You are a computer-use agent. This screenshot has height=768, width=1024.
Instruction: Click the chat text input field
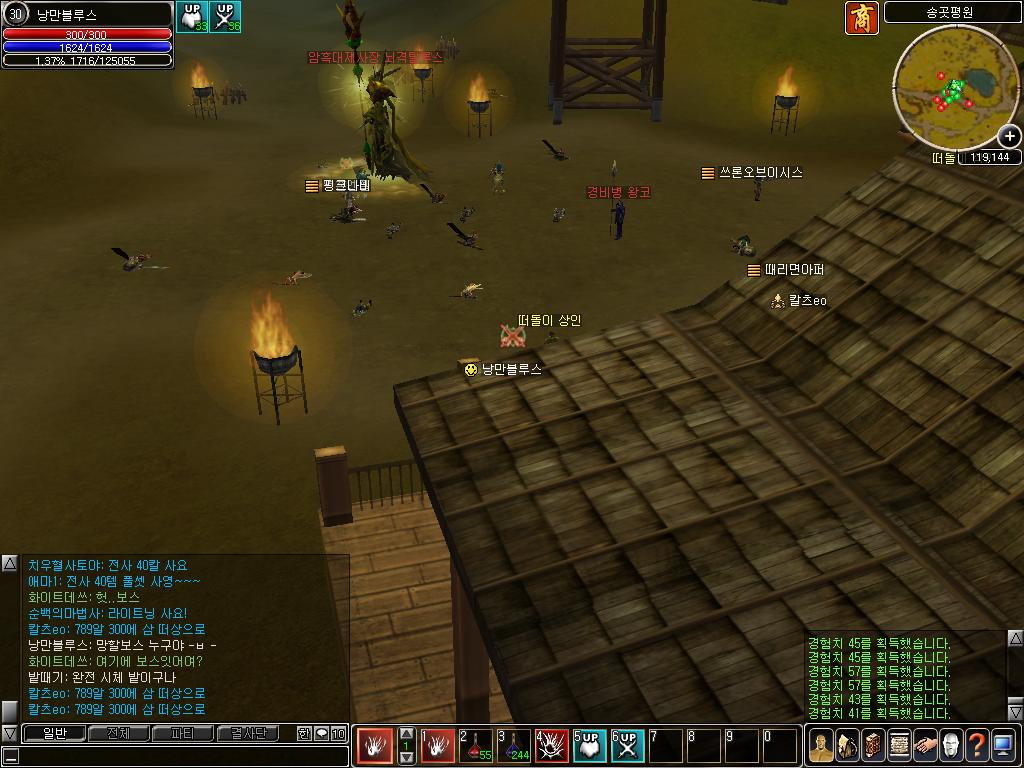tap(180, 756)
